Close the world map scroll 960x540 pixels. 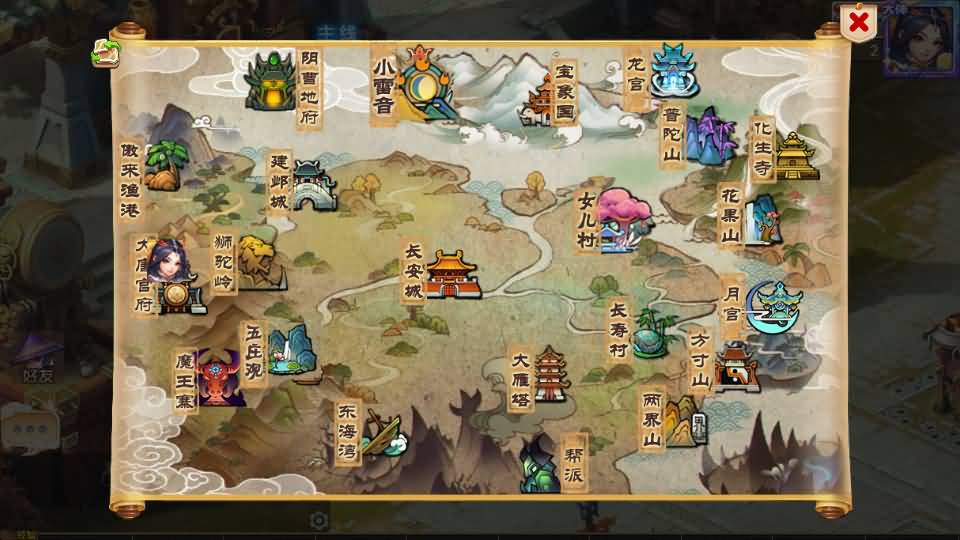point(857,21)
